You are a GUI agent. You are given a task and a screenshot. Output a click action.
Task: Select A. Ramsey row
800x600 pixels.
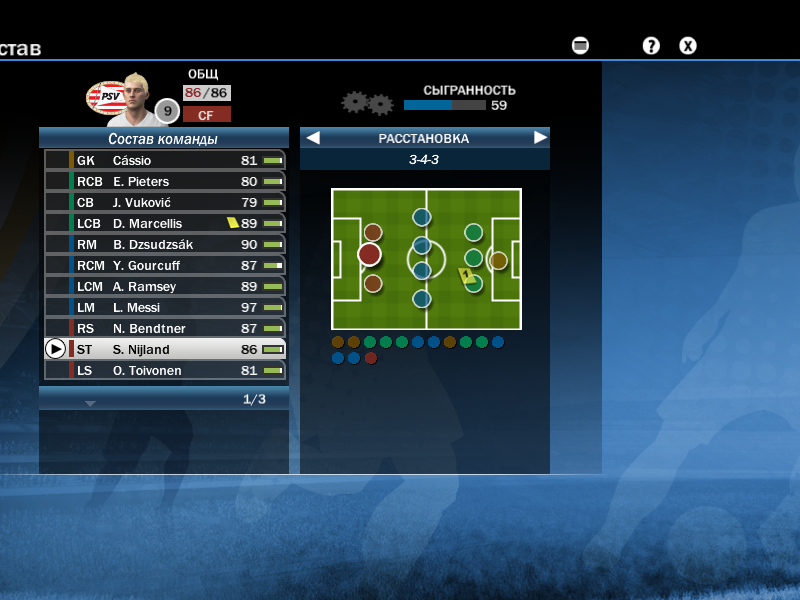pos(165,286)
